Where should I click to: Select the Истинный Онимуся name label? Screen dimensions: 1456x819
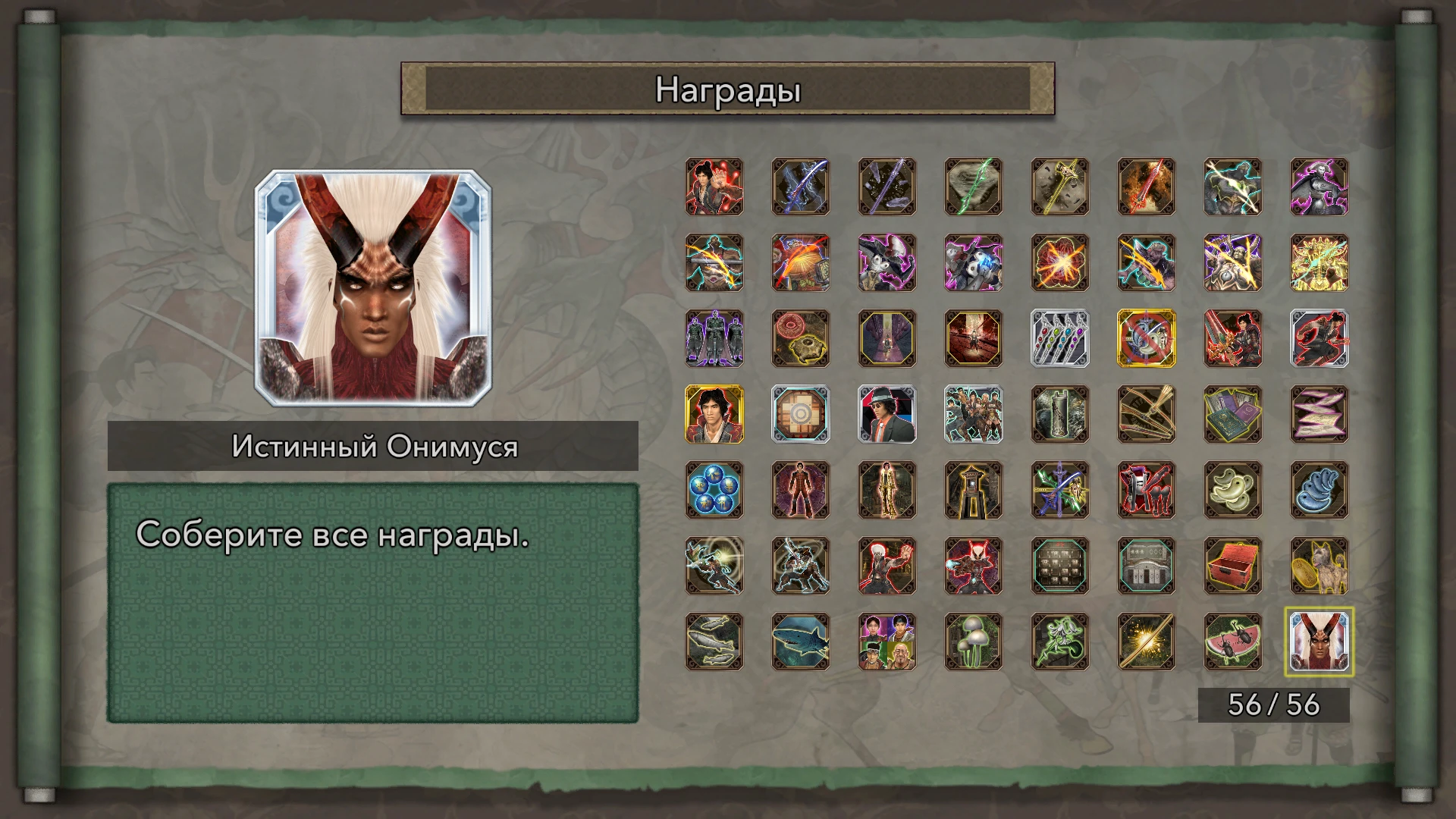pyautogui.click(x=374, y=445)
